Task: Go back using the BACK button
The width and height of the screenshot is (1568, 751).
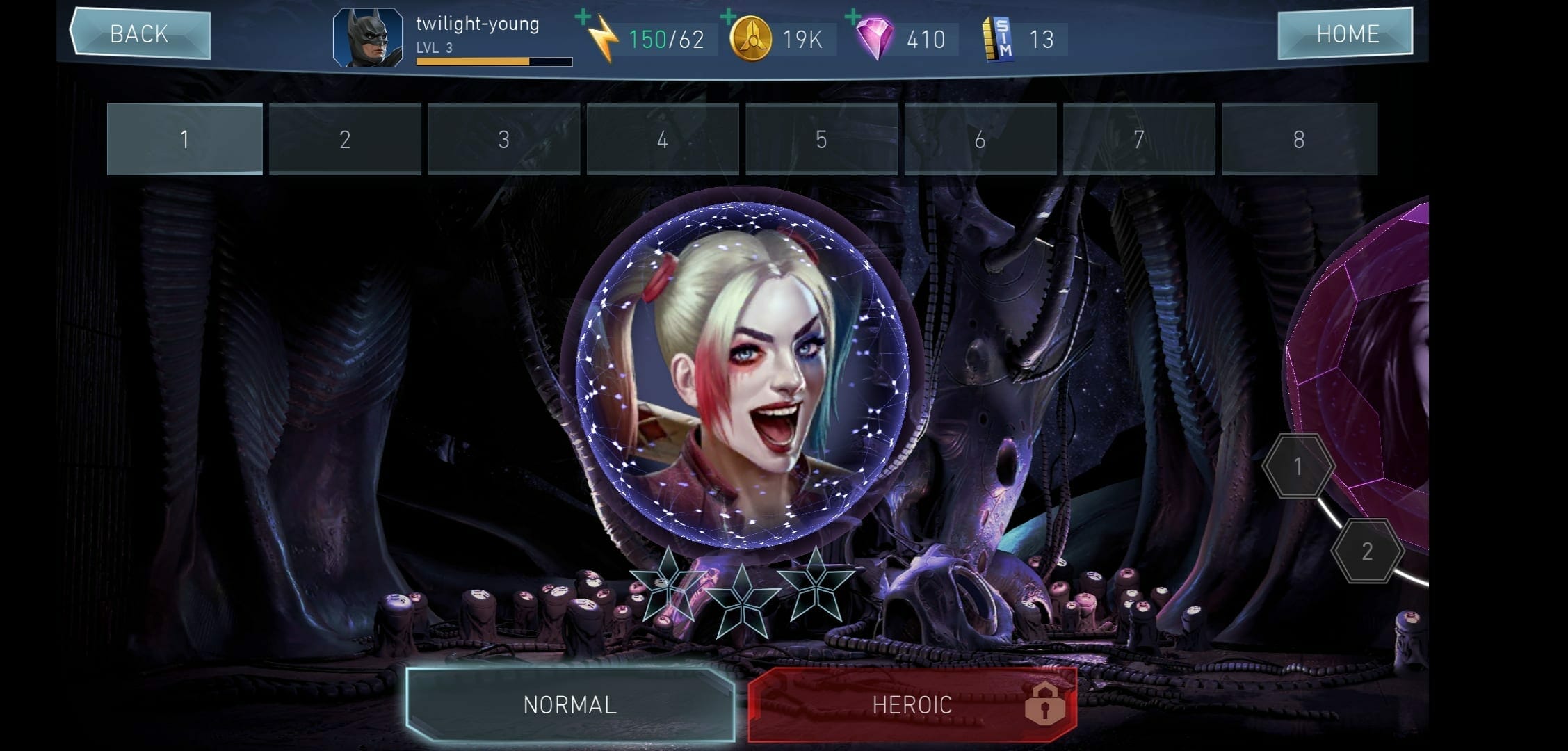Action: click(x=140, y=33)
